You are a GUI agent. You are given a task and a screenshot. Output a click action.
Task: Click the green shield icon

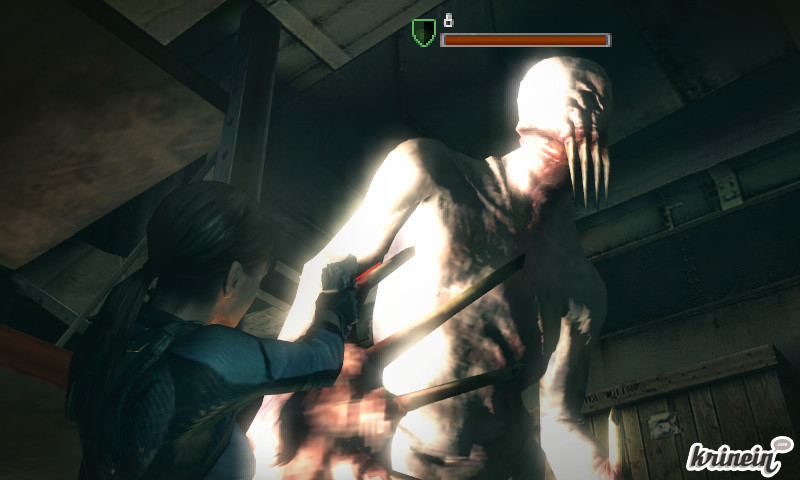(423, 34)
